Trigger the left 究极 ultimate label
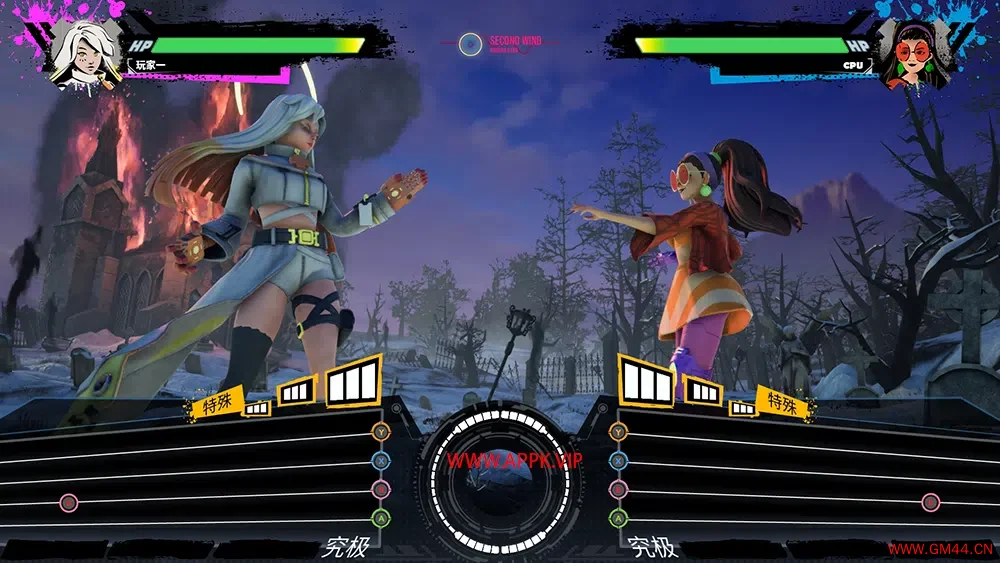Image resolution: width=1000 pixels, height=563 pixels. (339, 548)
